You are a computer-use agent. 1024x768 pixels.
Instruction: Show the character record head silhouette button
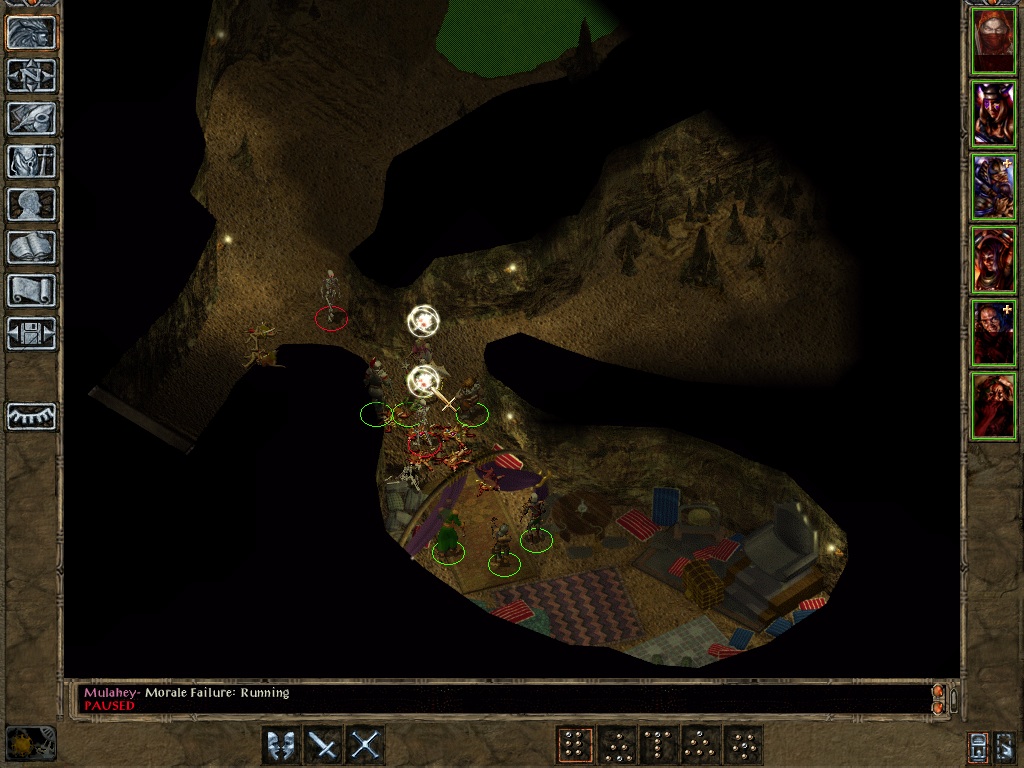(32, 204)
